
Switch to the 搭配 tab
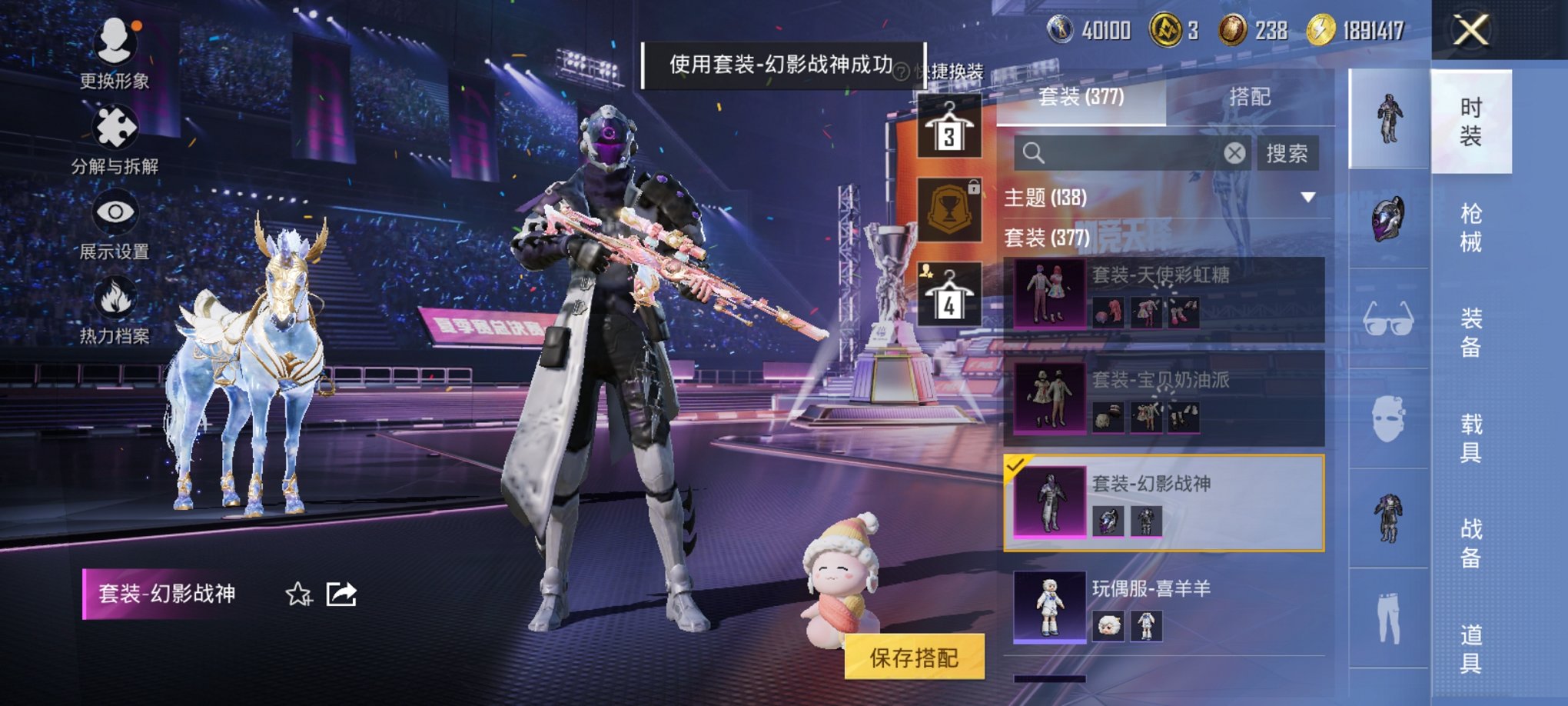click(1248, 97)
